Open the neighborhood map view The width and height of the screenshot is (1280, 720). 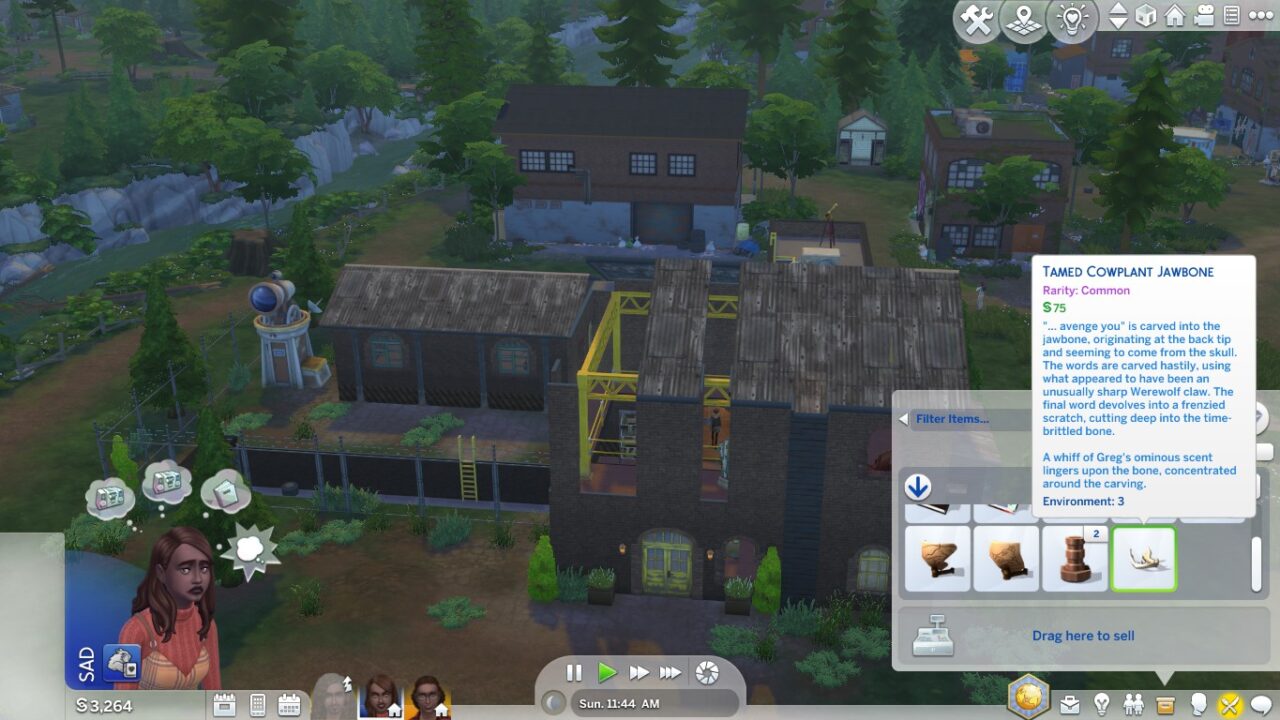tap(1022, 19)
